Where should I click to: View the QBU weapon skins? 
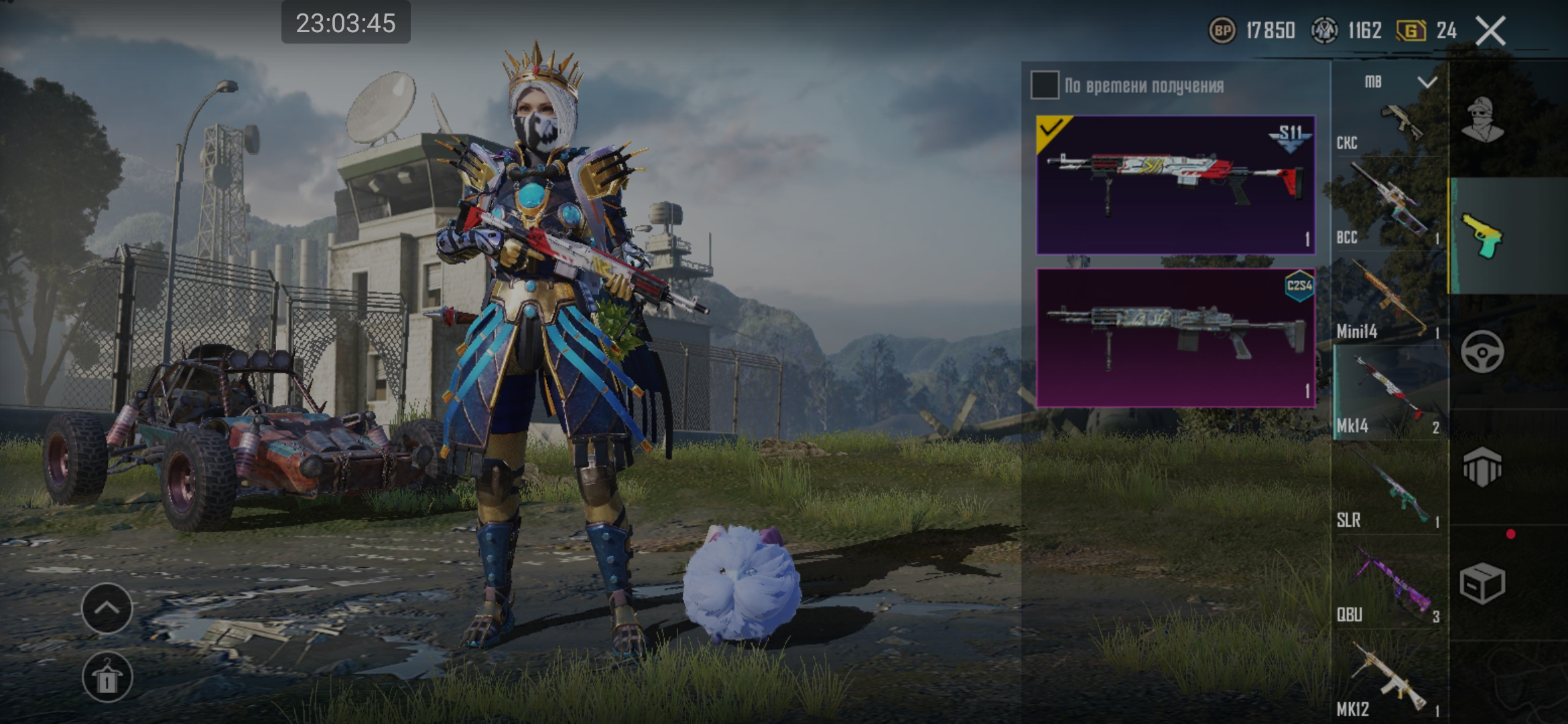click(1388, 582)
